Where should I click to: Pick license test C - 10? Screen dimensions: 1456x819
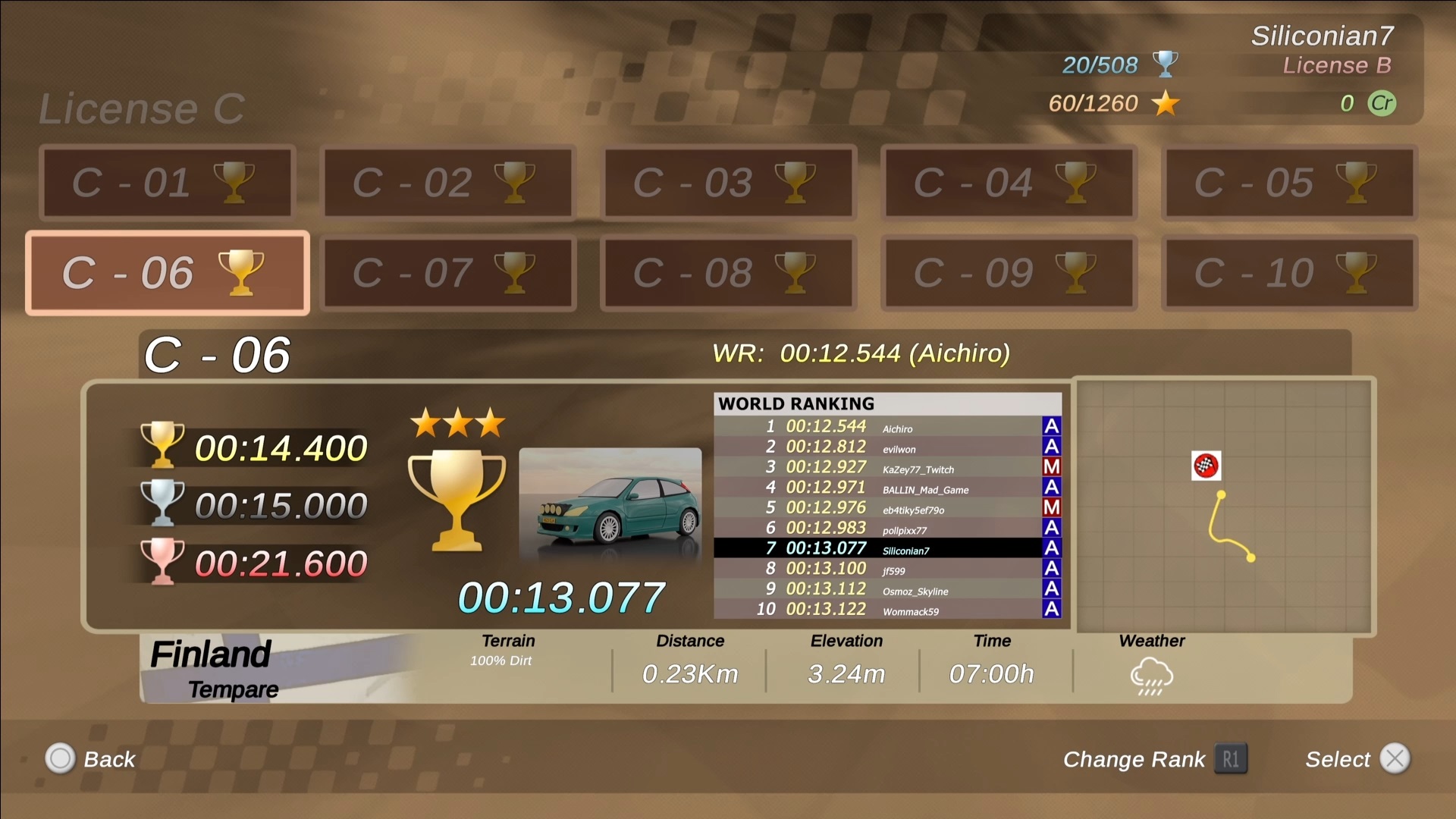click(1289, 273)
